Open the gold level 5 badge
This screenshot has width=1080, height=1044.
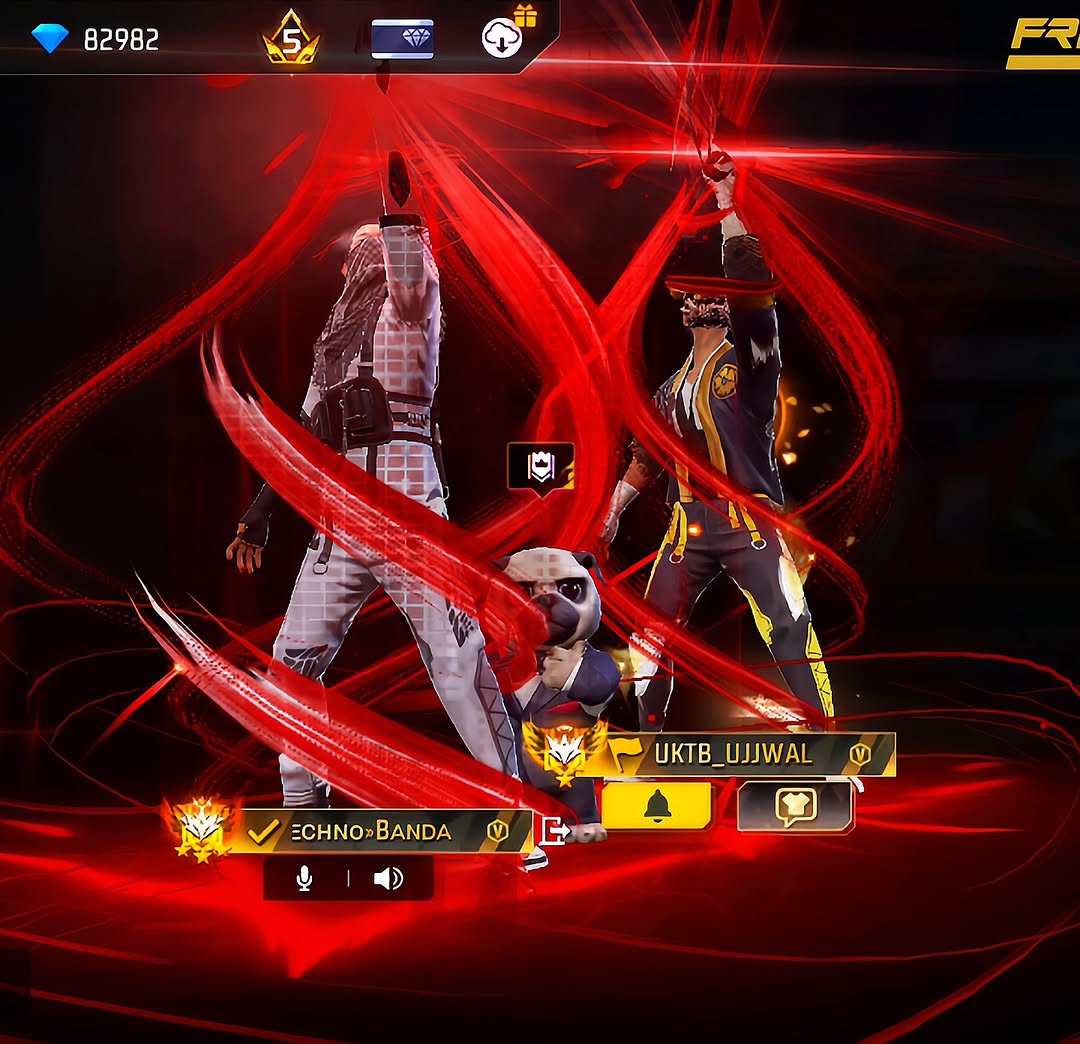[x=290, y=40]
